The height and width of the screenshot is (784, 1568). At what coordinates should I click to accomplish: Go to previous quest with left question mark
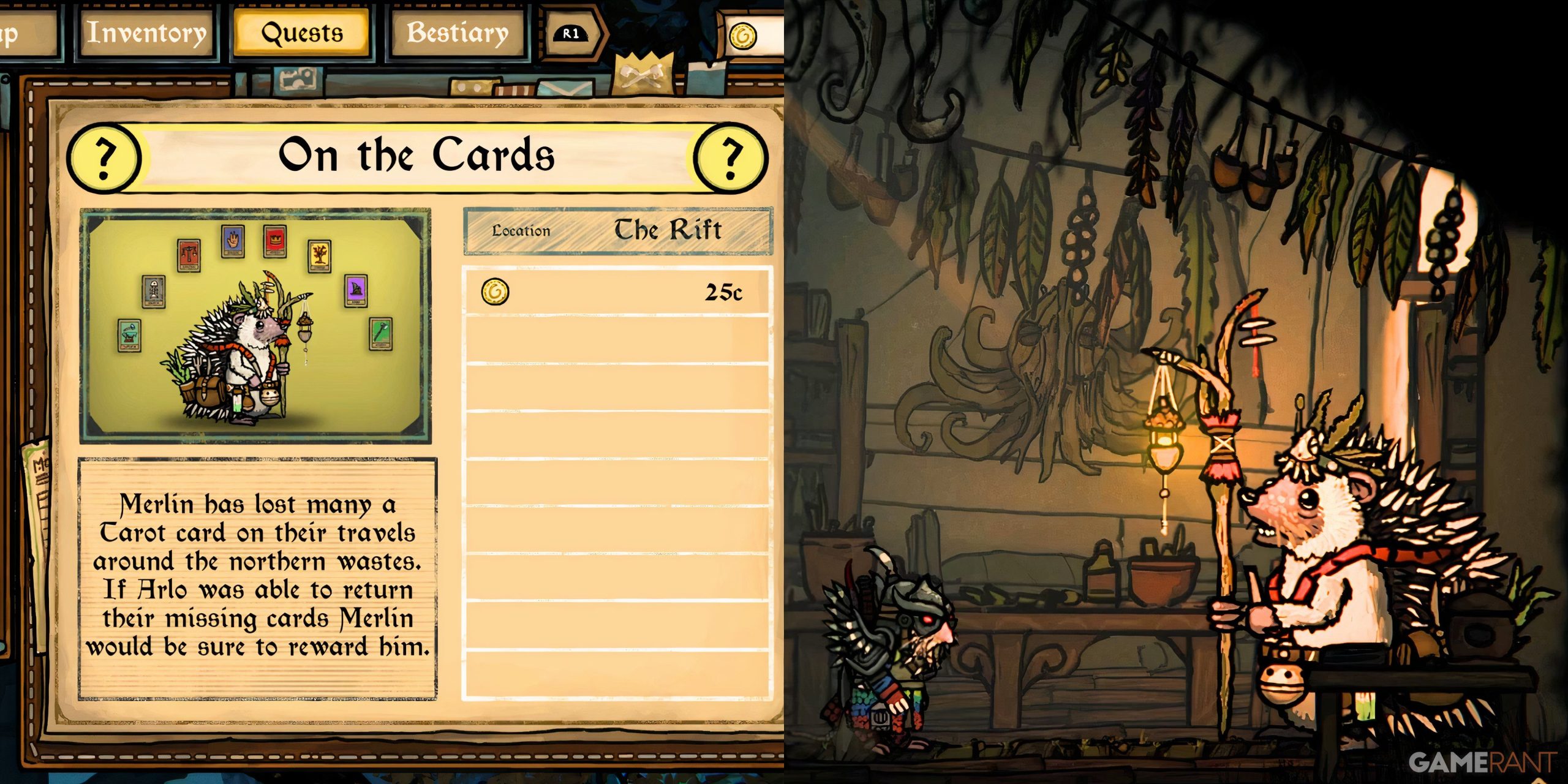104,157
